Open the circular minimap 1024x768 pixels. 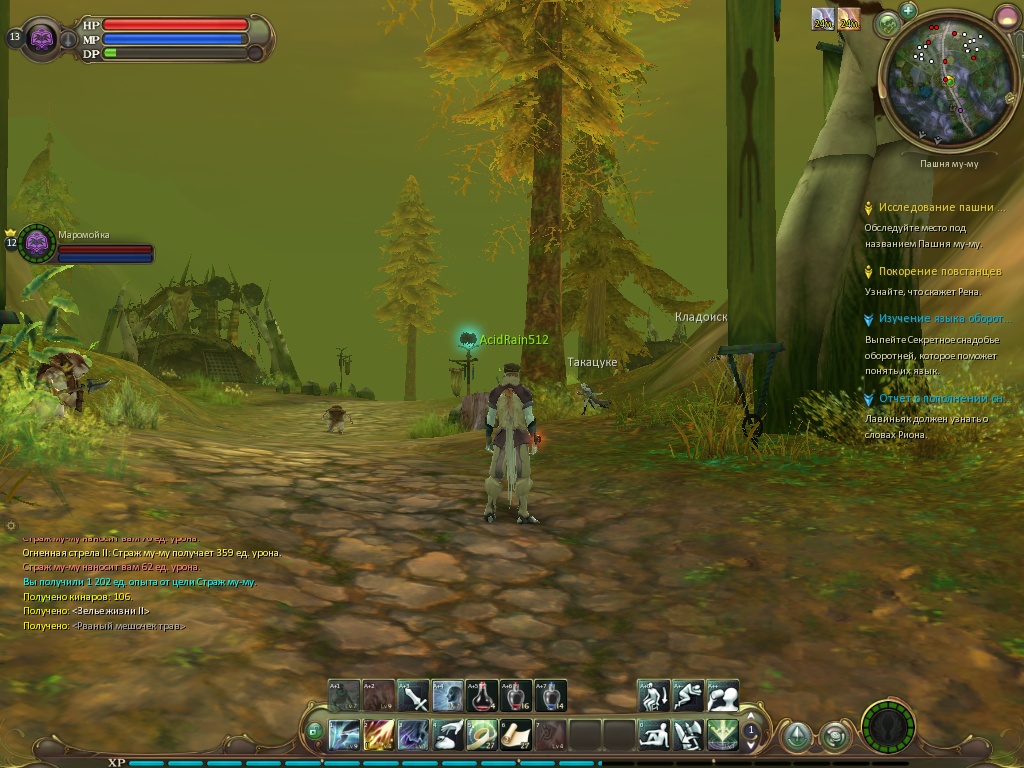coord(943,80)
